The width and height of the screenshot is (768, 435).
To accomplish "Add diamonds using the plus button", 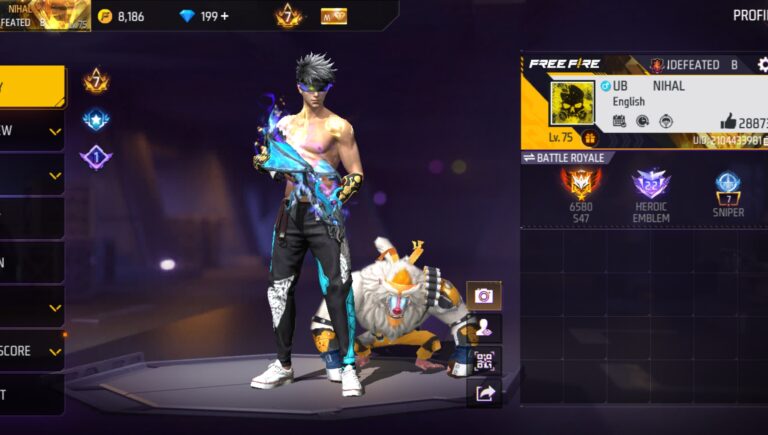I will [223, 16].
